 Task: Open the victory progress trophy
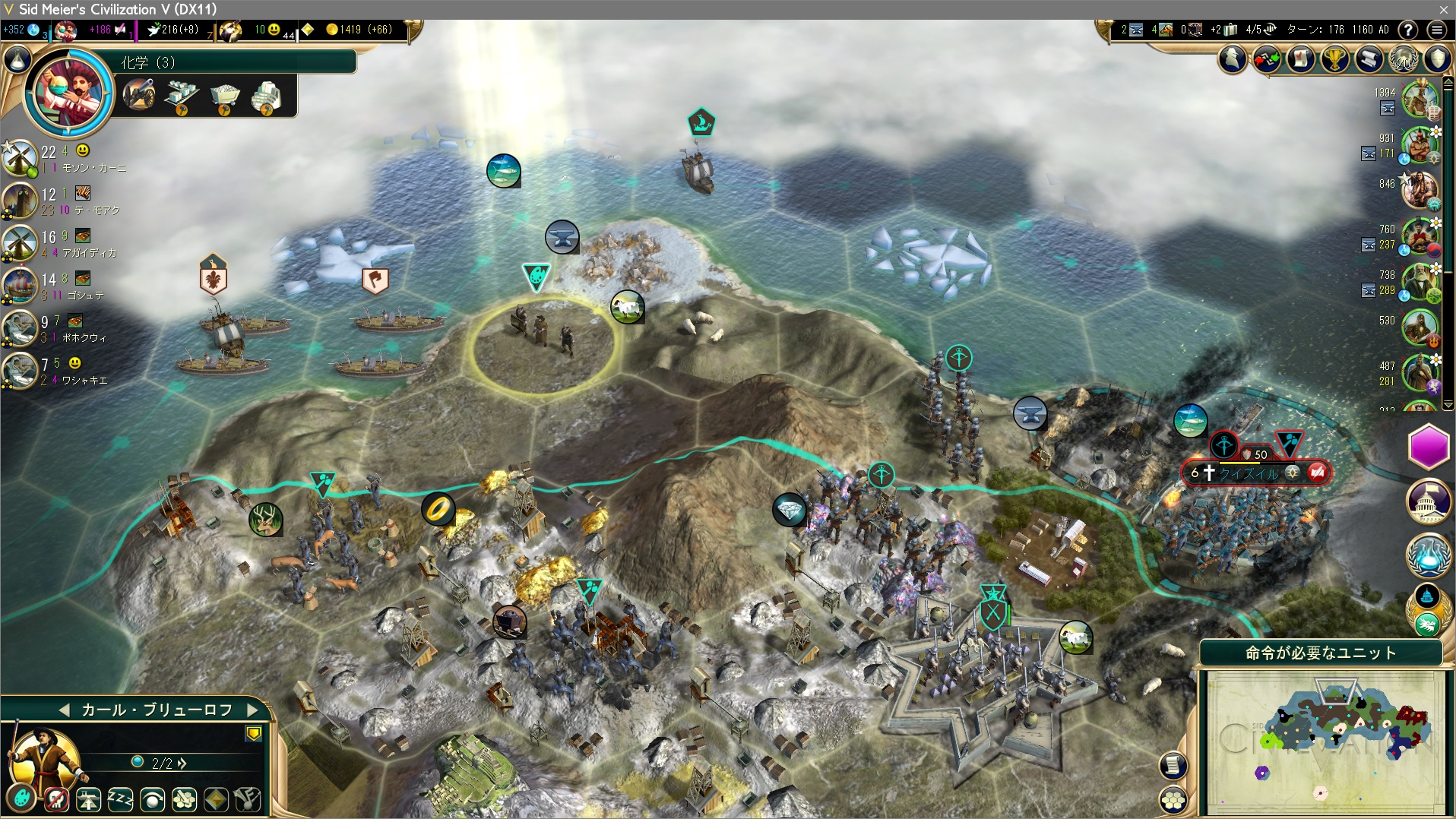pyautogui.click(x=1335, y=58)
